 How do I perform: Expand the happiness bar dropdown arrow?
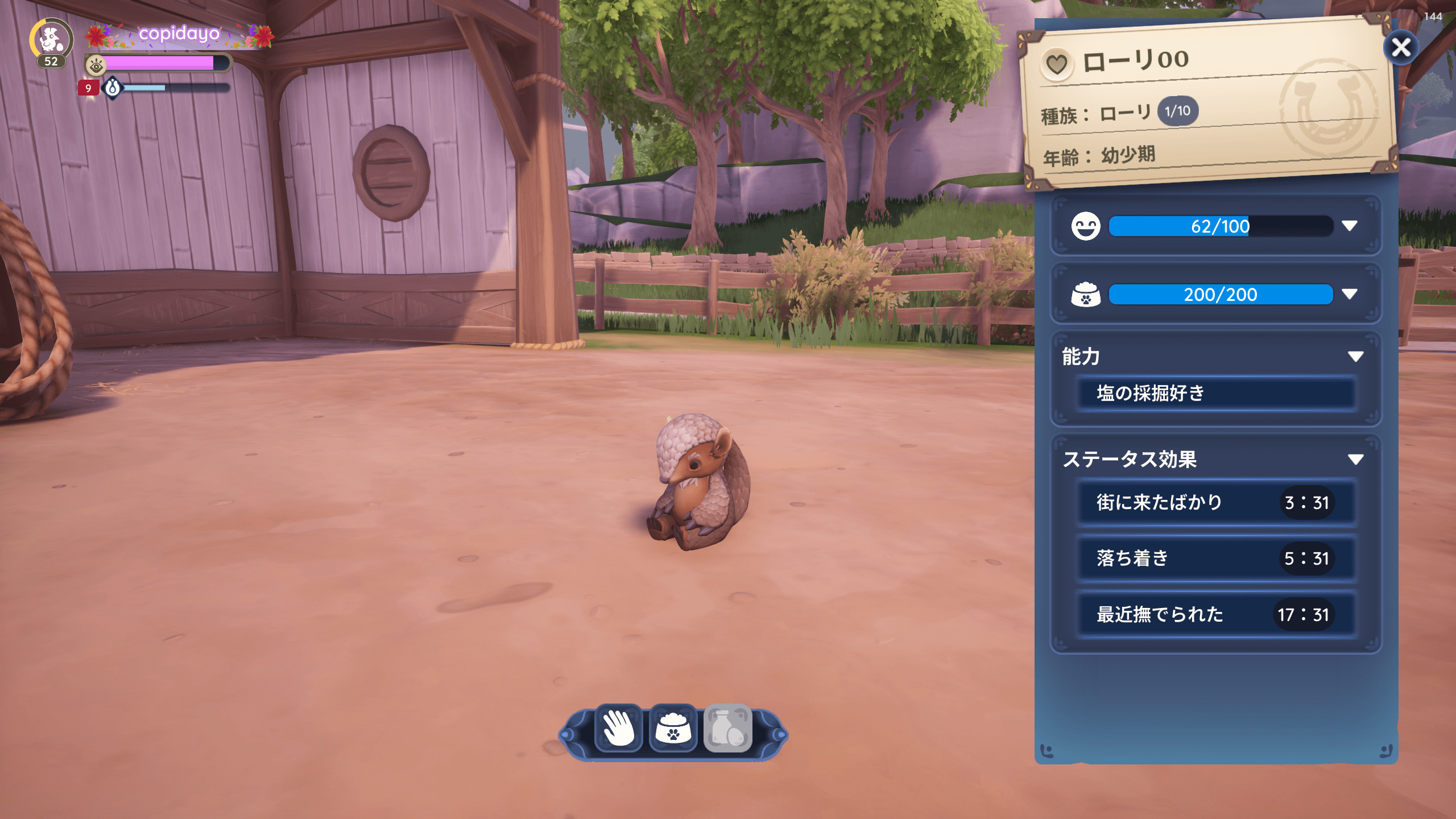click(x=1350, y=226)
